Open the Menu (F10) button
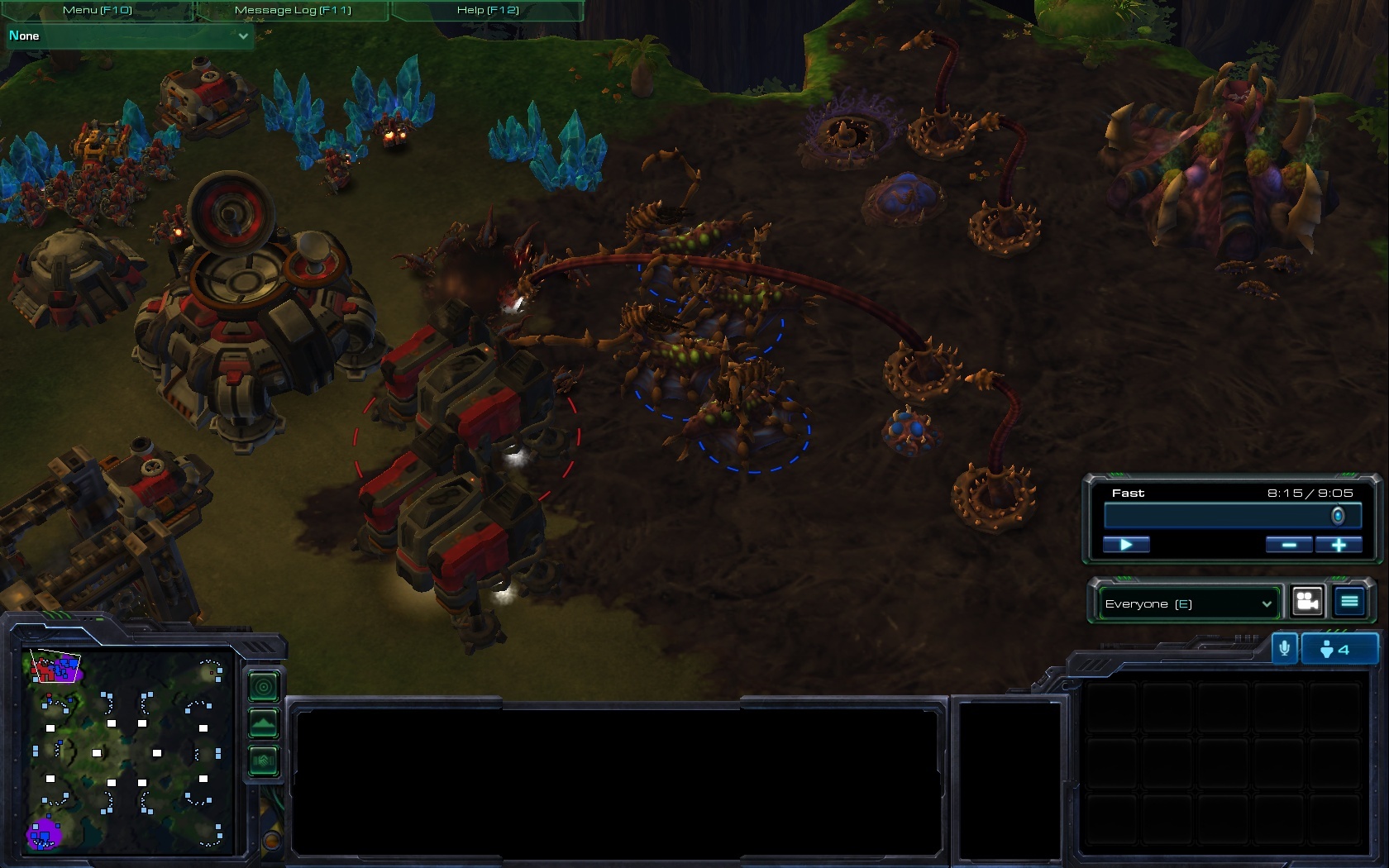 pos(97,10)
